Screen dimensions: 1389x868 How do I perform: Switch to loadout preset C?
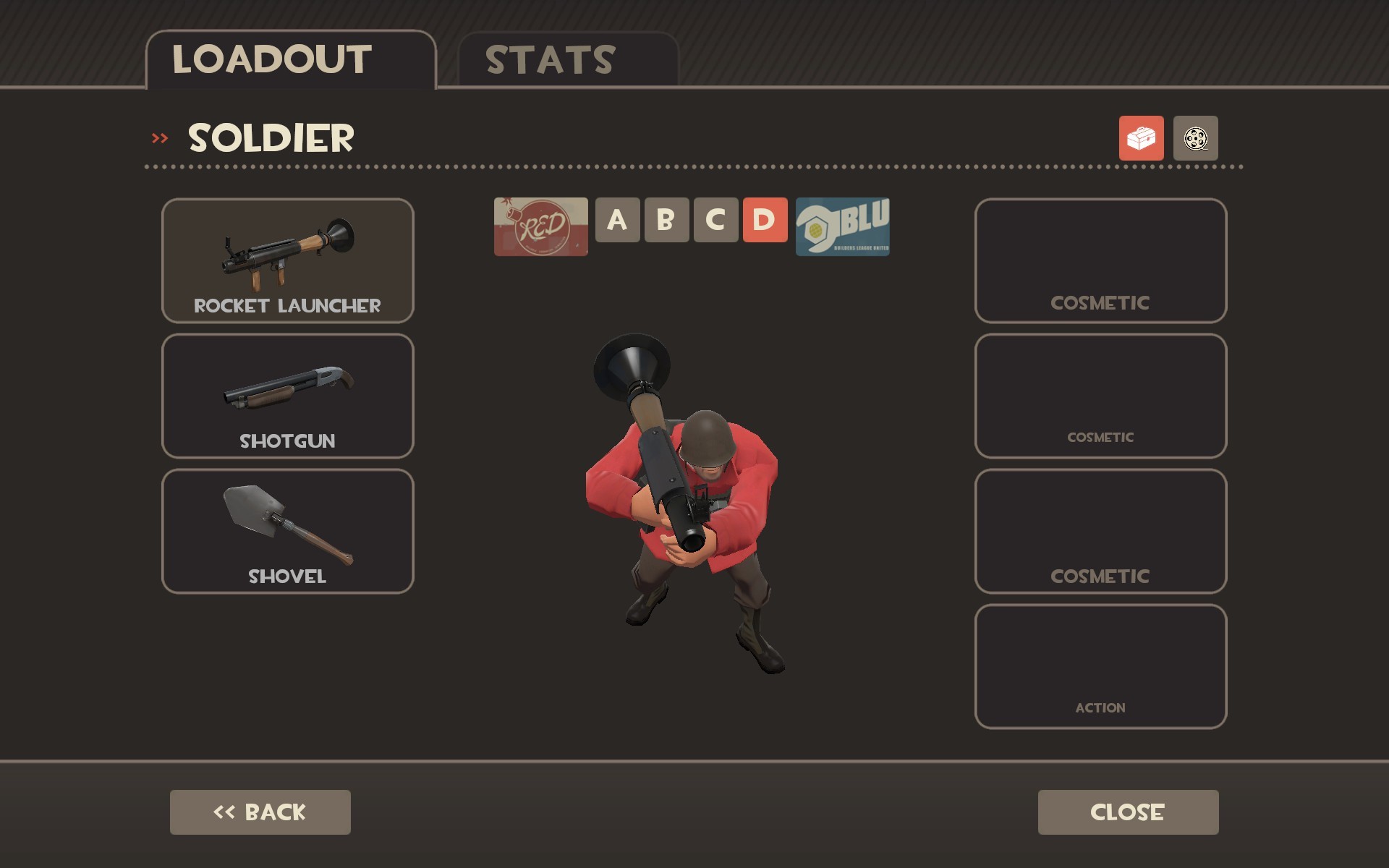pyautogui.click(x=715, y=221)
